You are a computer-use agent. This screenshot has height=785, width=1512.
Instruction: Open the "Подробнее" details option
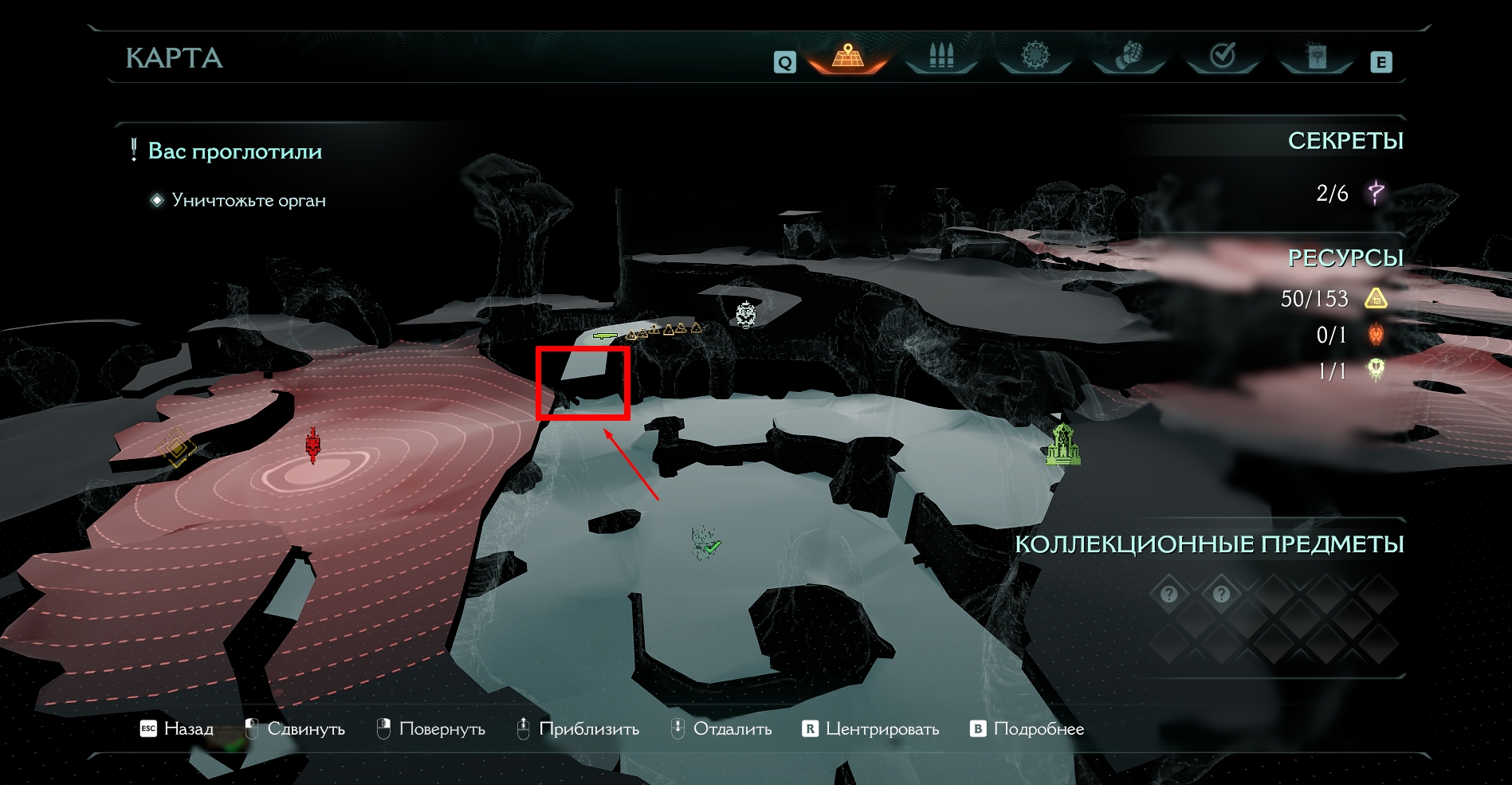[x=1027, y=728]
